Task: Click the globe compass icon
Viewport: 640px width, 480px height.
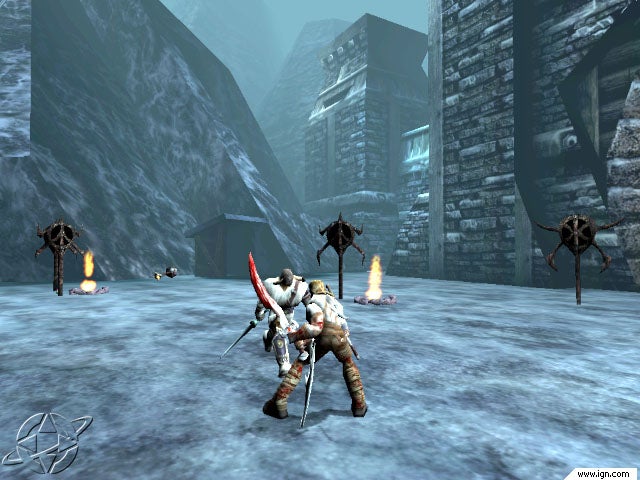Action: coord(45,441)
